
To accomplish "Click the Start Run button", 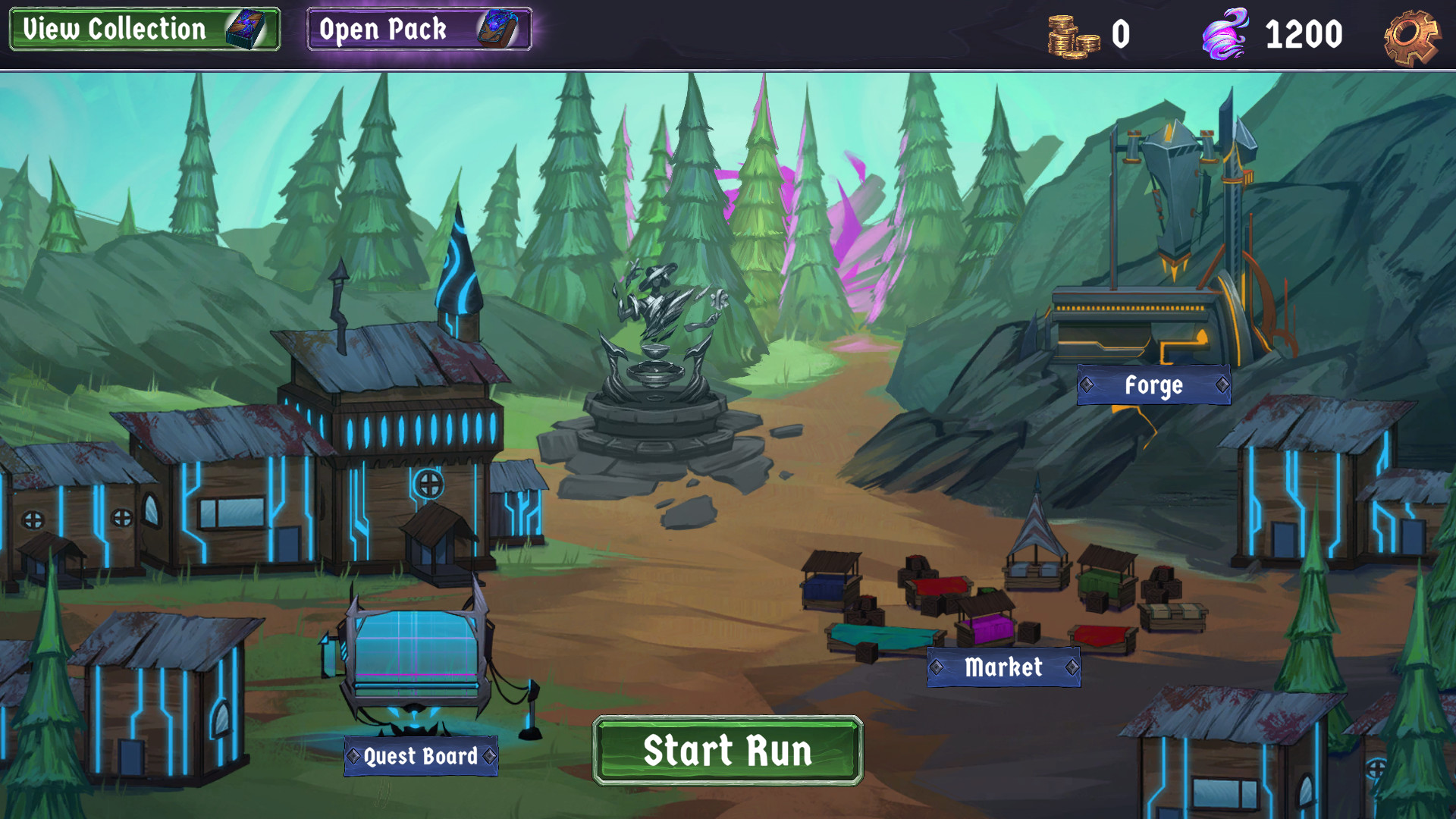I will point(727,751).
